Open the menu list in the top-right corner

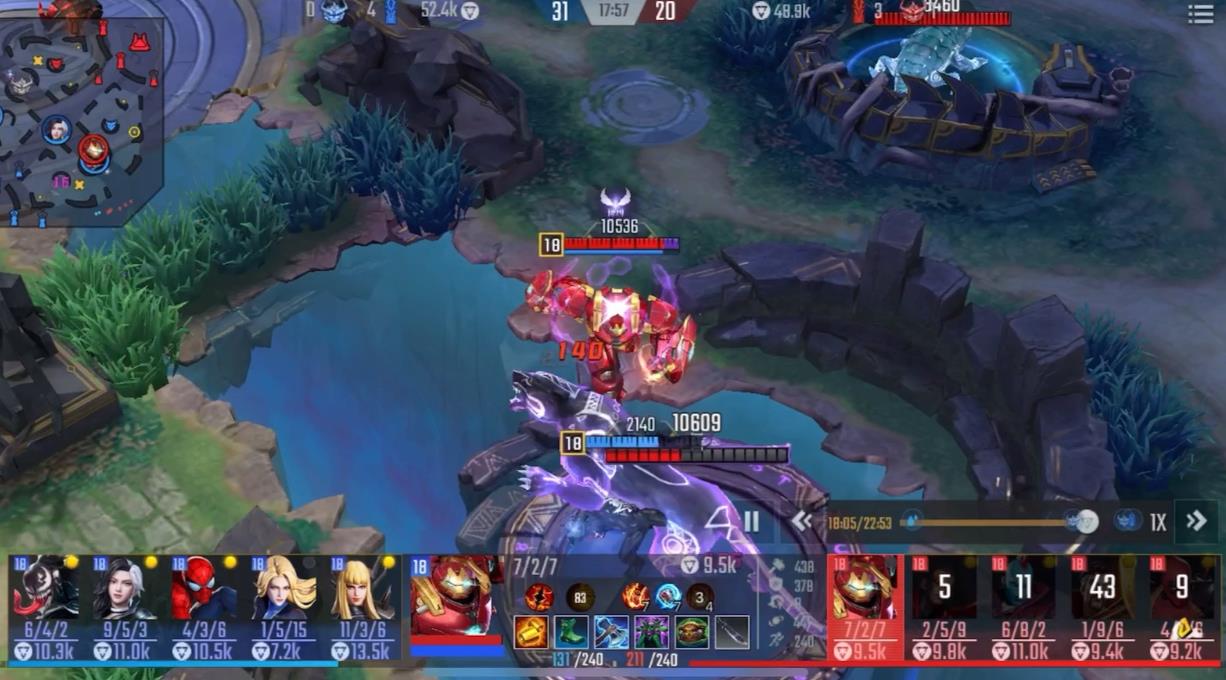coord(1200,13)
